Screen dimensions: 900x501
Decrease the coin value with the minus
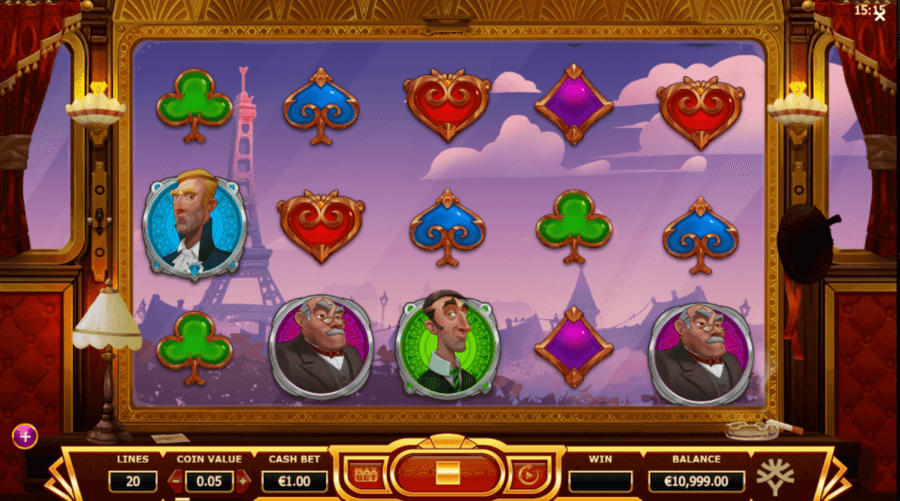point(176,481)
